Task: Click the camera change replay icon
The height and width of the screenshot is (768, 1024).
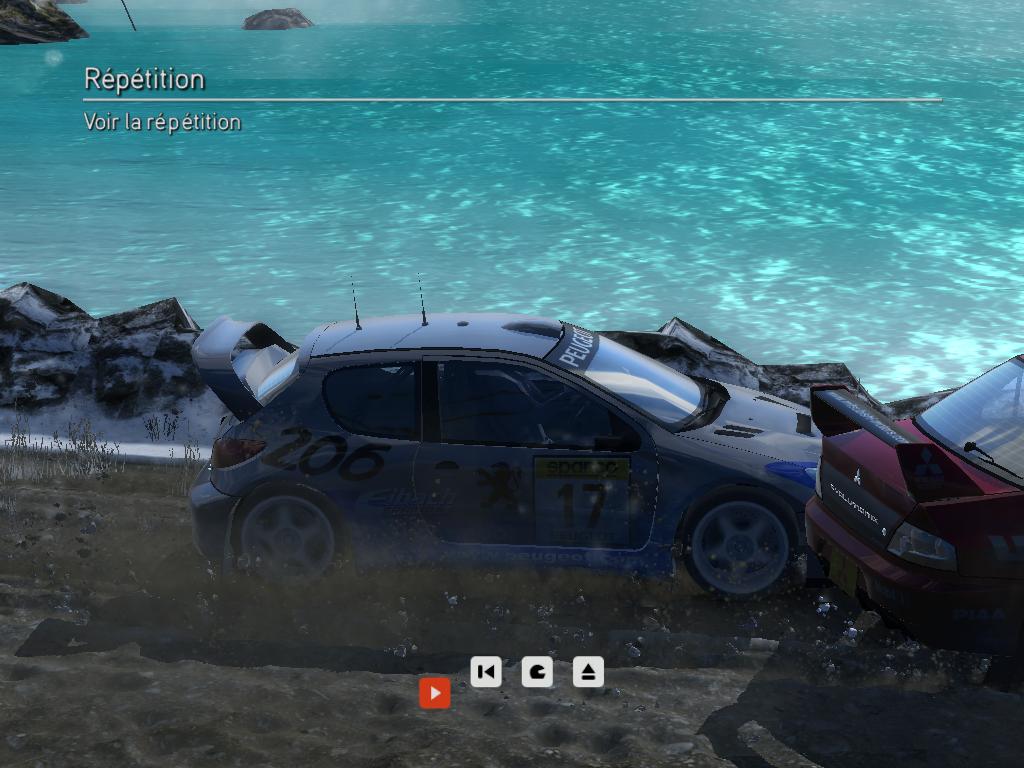Action: (x=537, y=671)
